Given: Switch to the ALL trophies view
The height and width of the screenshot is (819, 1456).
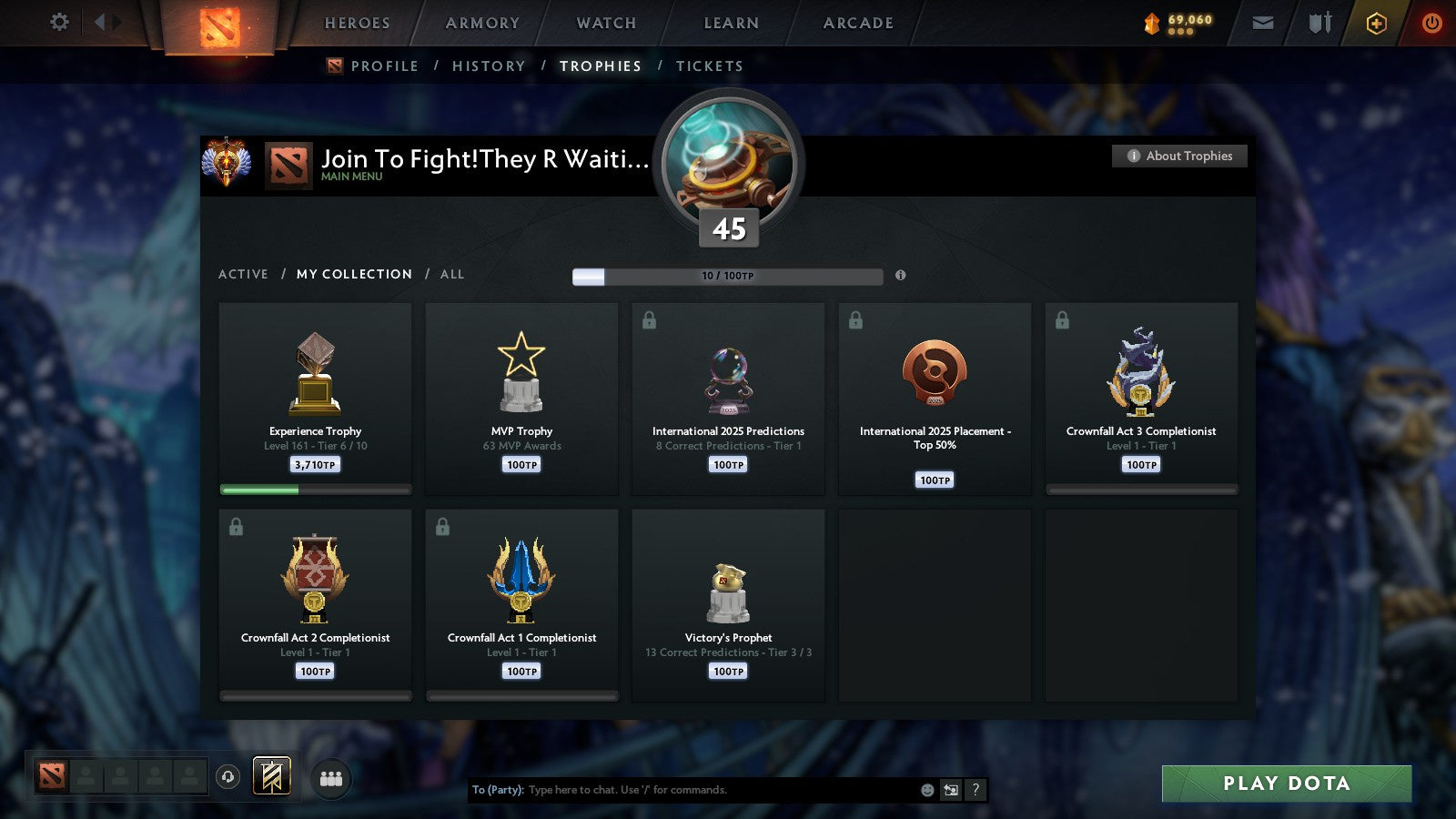Looking at the screenshot, I should click(452, 274).
